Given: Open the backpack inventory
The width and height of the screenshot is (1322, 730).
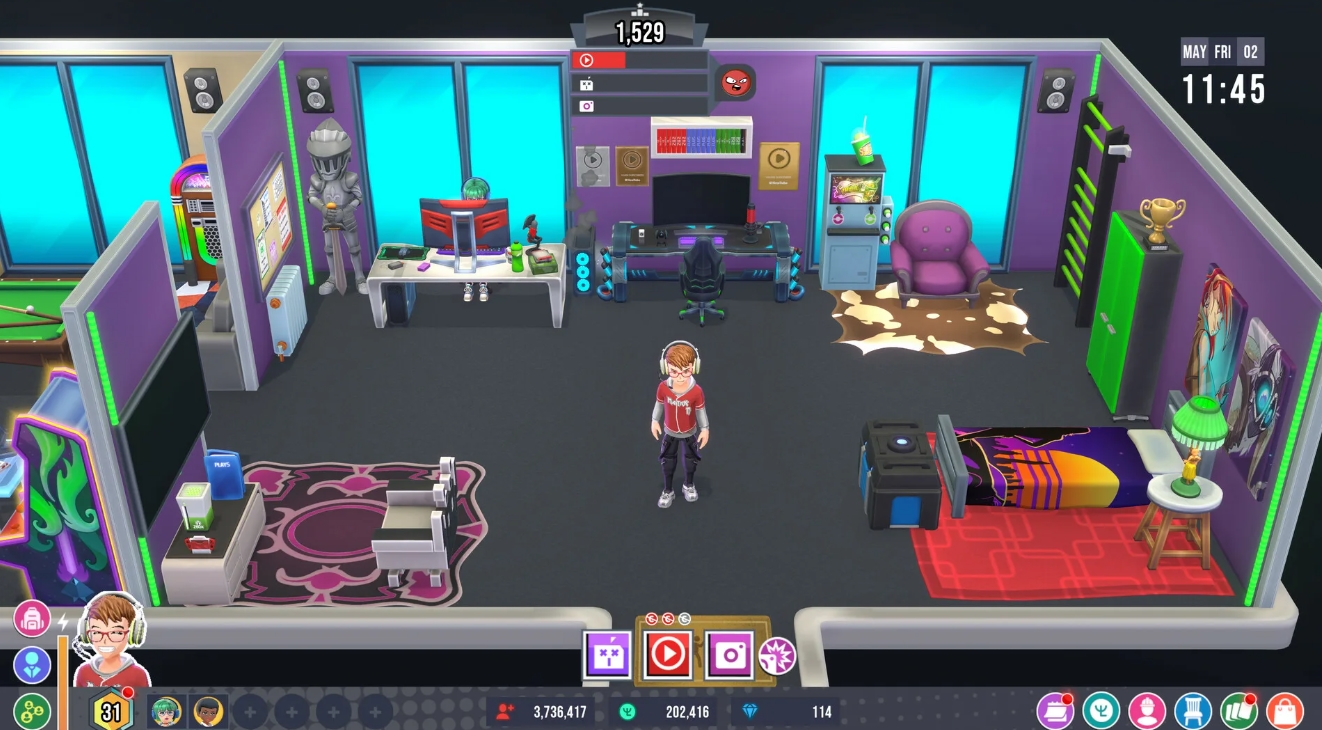Looking at the screenshot, I should [31, 617].
